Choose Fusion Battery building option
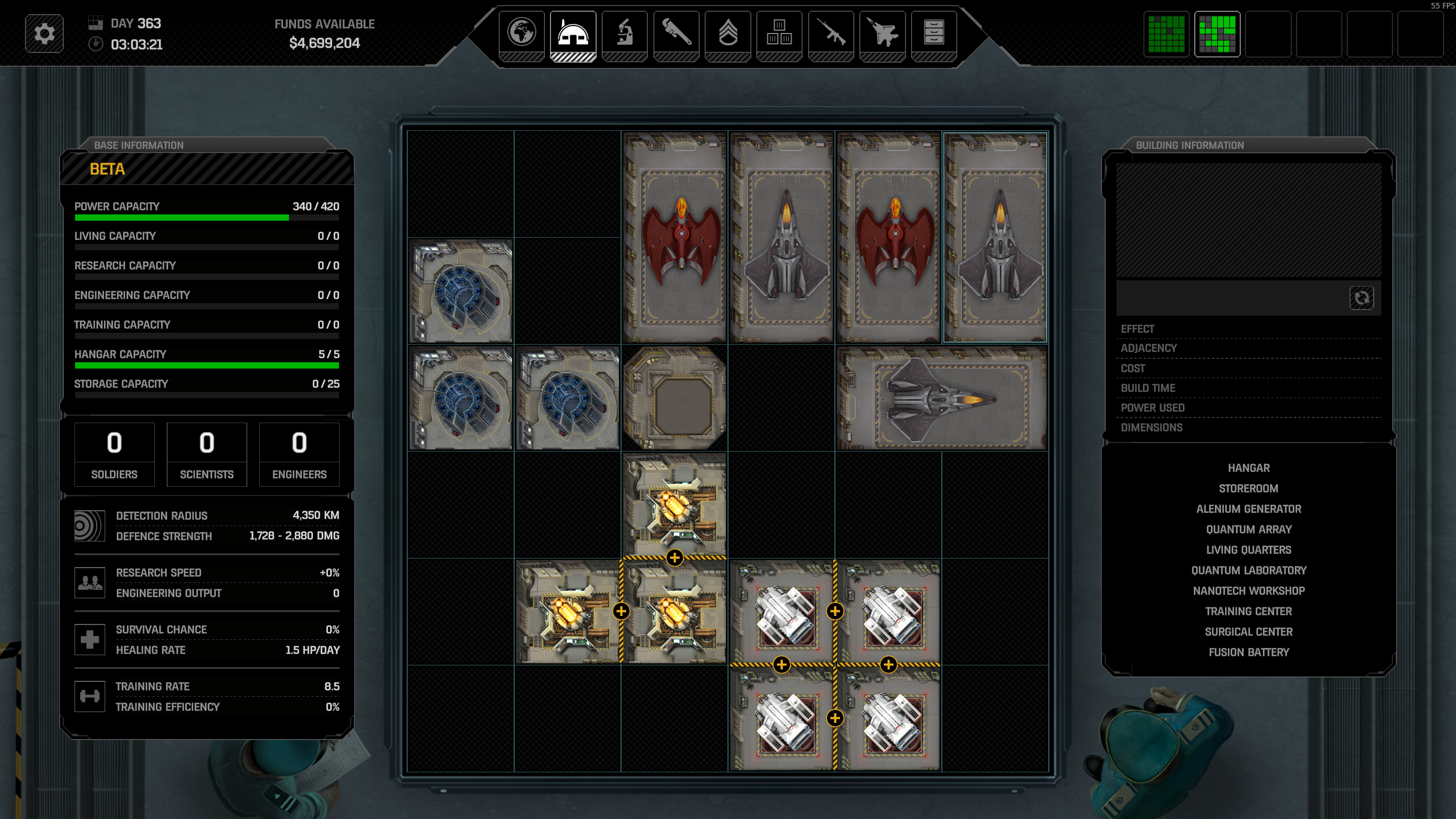This screenshot has height=819, width=1456. click(1248, 652)
